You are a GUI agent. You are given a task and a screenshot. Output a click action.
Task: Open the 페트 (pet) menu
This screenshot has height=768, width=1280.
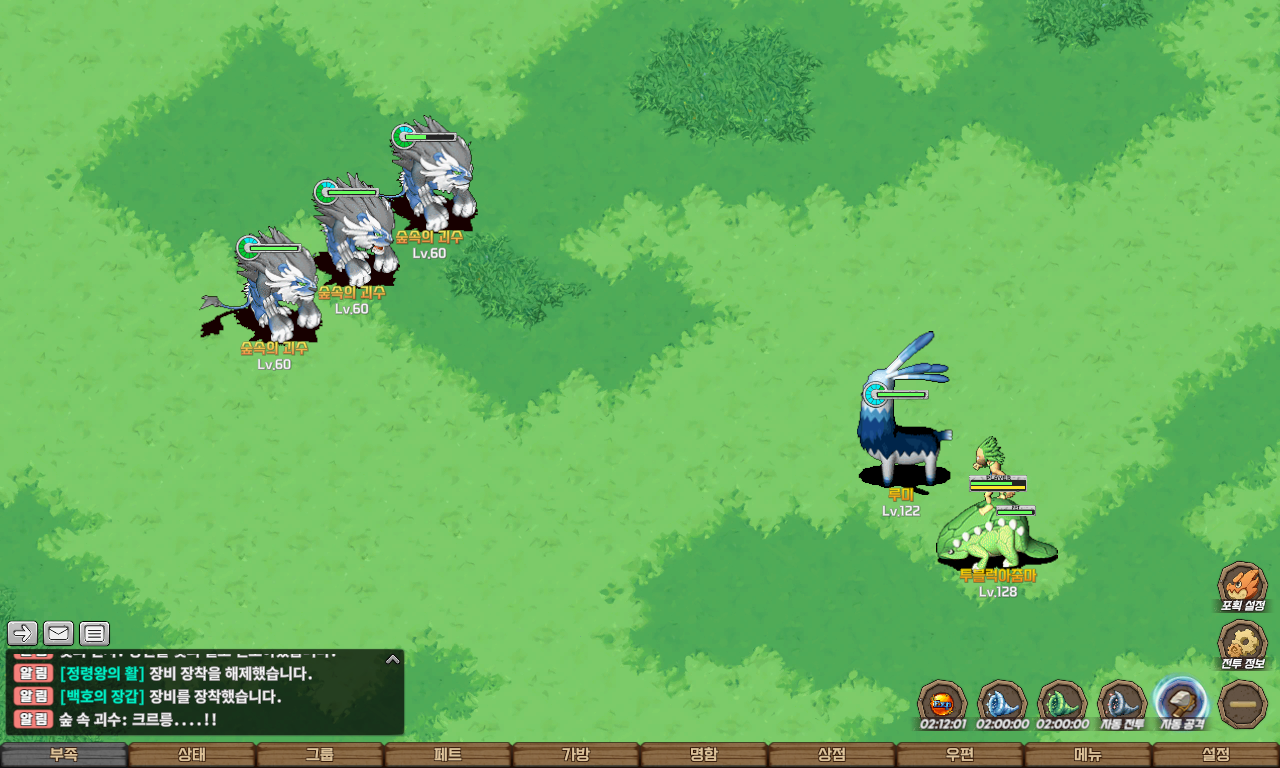pyautogui.click(x=448, y=755)
